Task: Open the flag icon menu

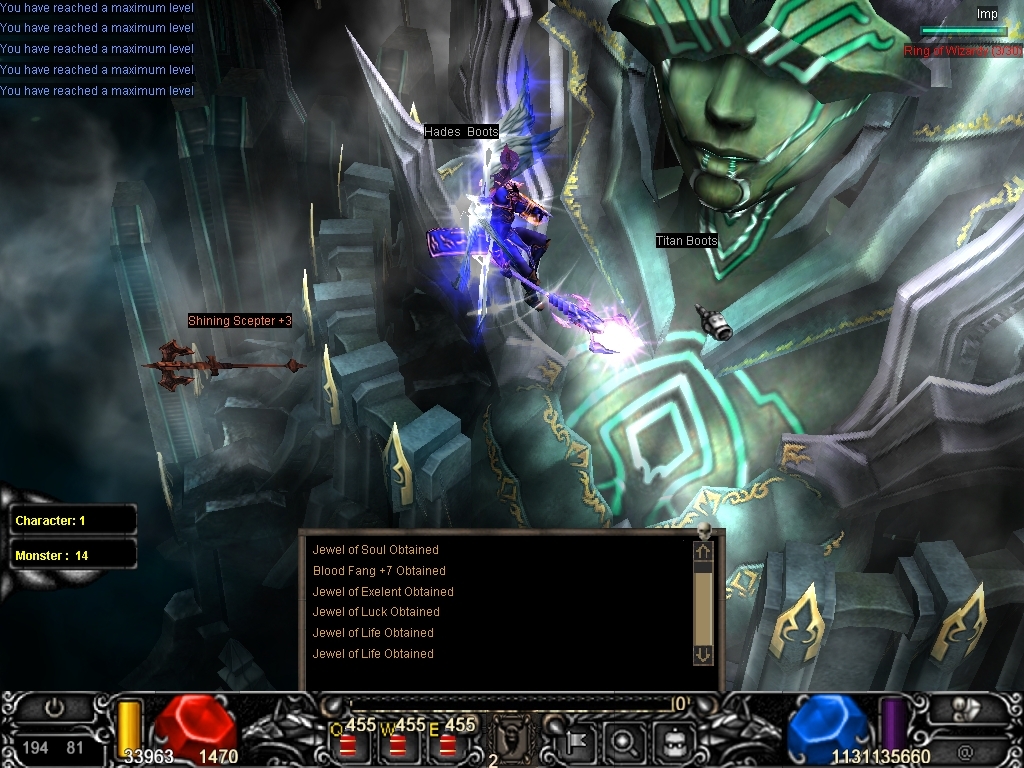Action: (x=578, y=742)
